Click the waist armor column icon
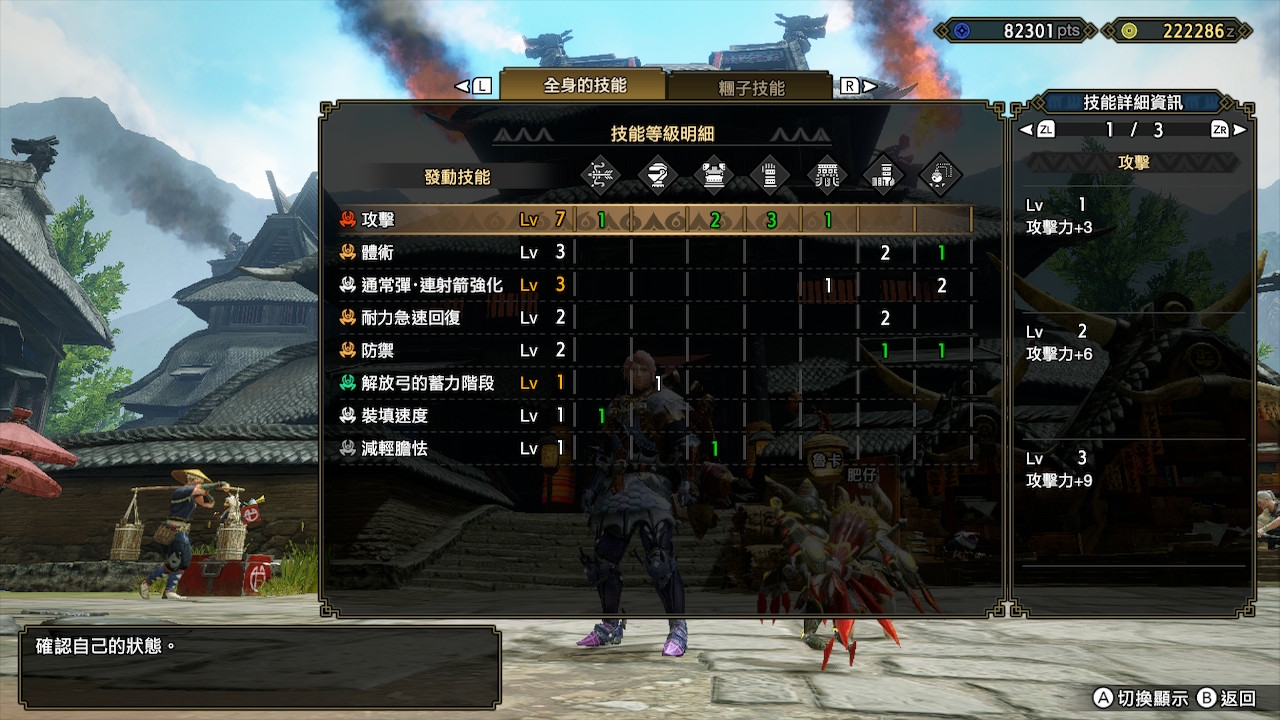 [827, 175]
